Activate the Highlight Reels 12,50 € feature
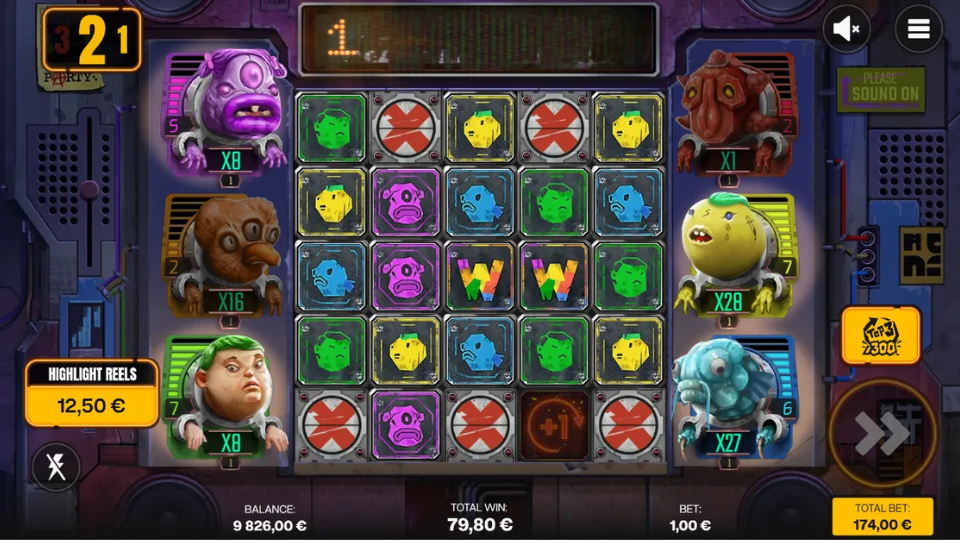The width and height of the screenshot is (960, 540). [x=91, y=393]
